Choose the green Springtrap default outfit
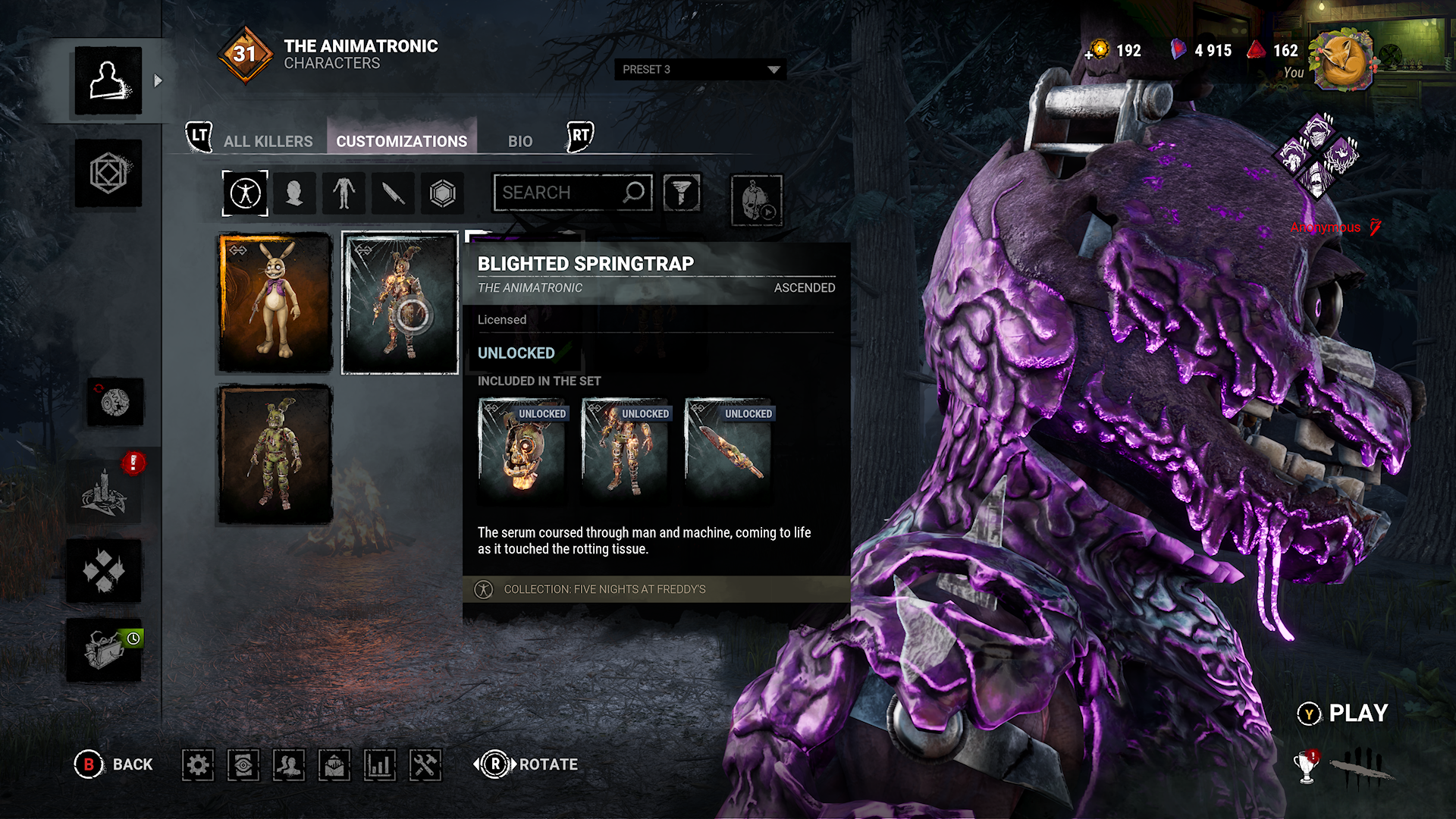Screen dimensions: 1456x819 coord(275,454)
